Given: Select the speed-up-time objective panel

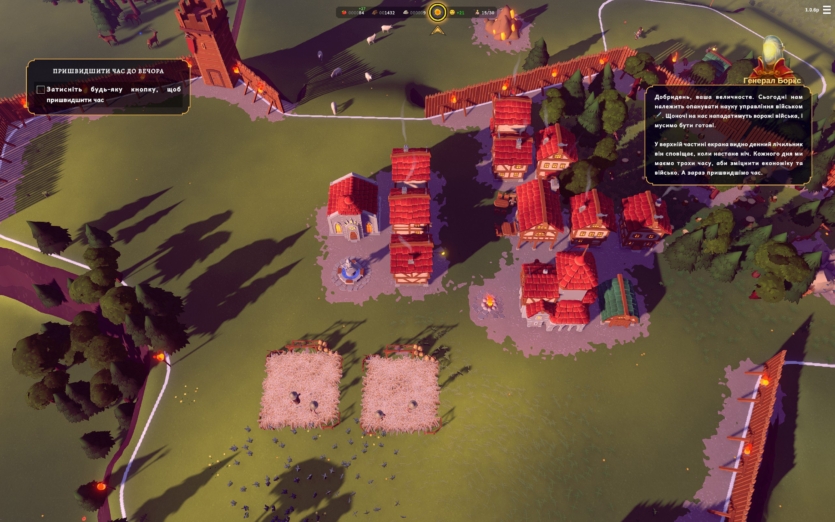Looking at the screenshot, I should [108, 87].
